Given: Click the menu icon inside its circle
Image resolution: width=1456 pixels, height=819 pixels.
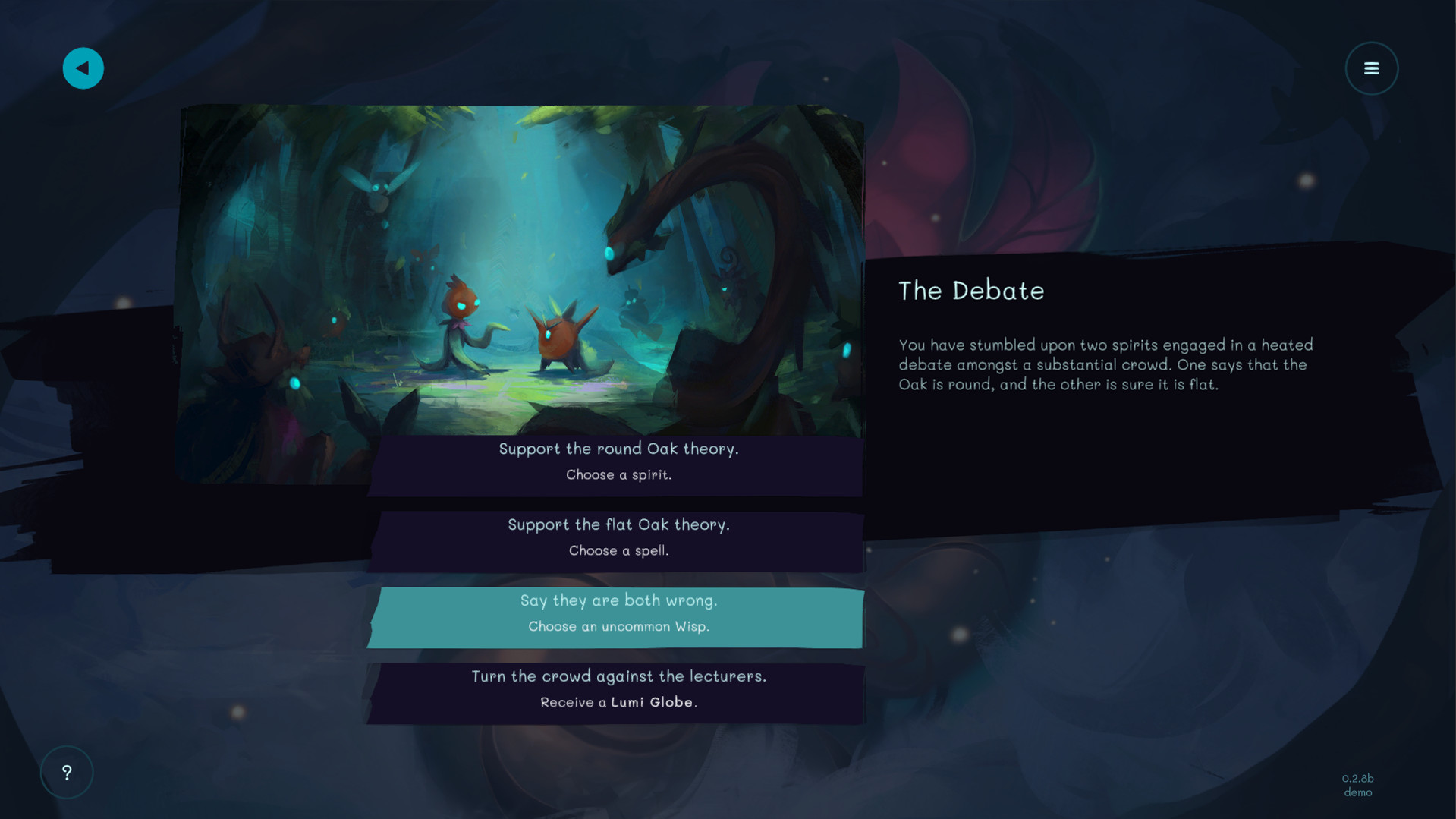Looking at the screenshot, I should pyautogui.click(x=1371, y=68).
